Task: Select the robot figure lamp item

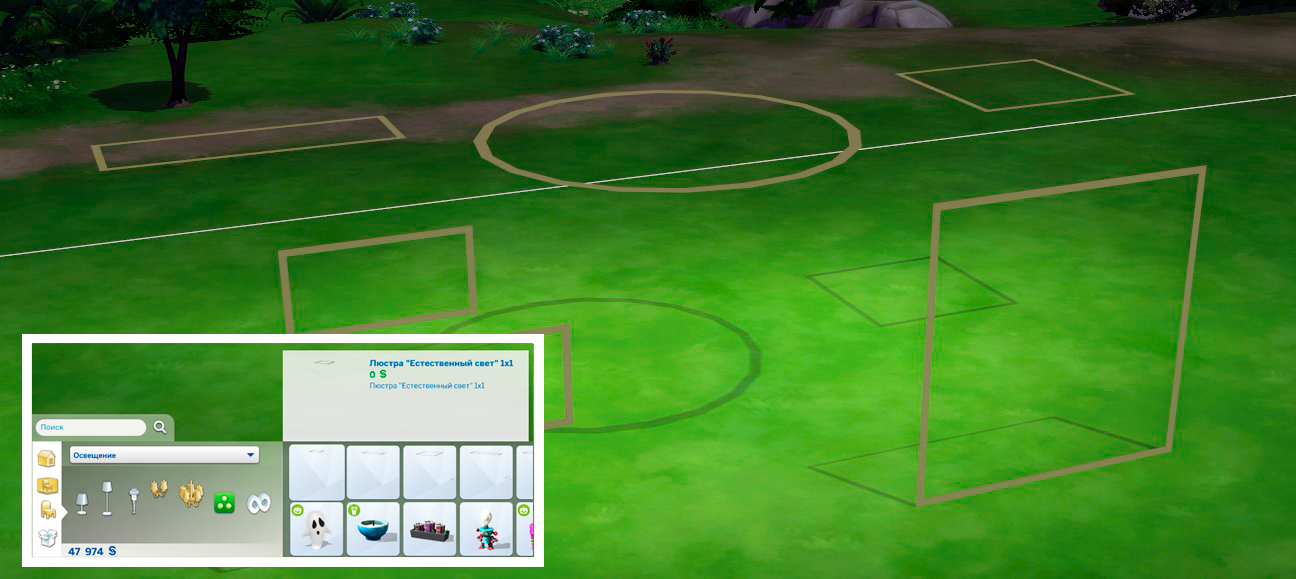Action: (486, 530)
